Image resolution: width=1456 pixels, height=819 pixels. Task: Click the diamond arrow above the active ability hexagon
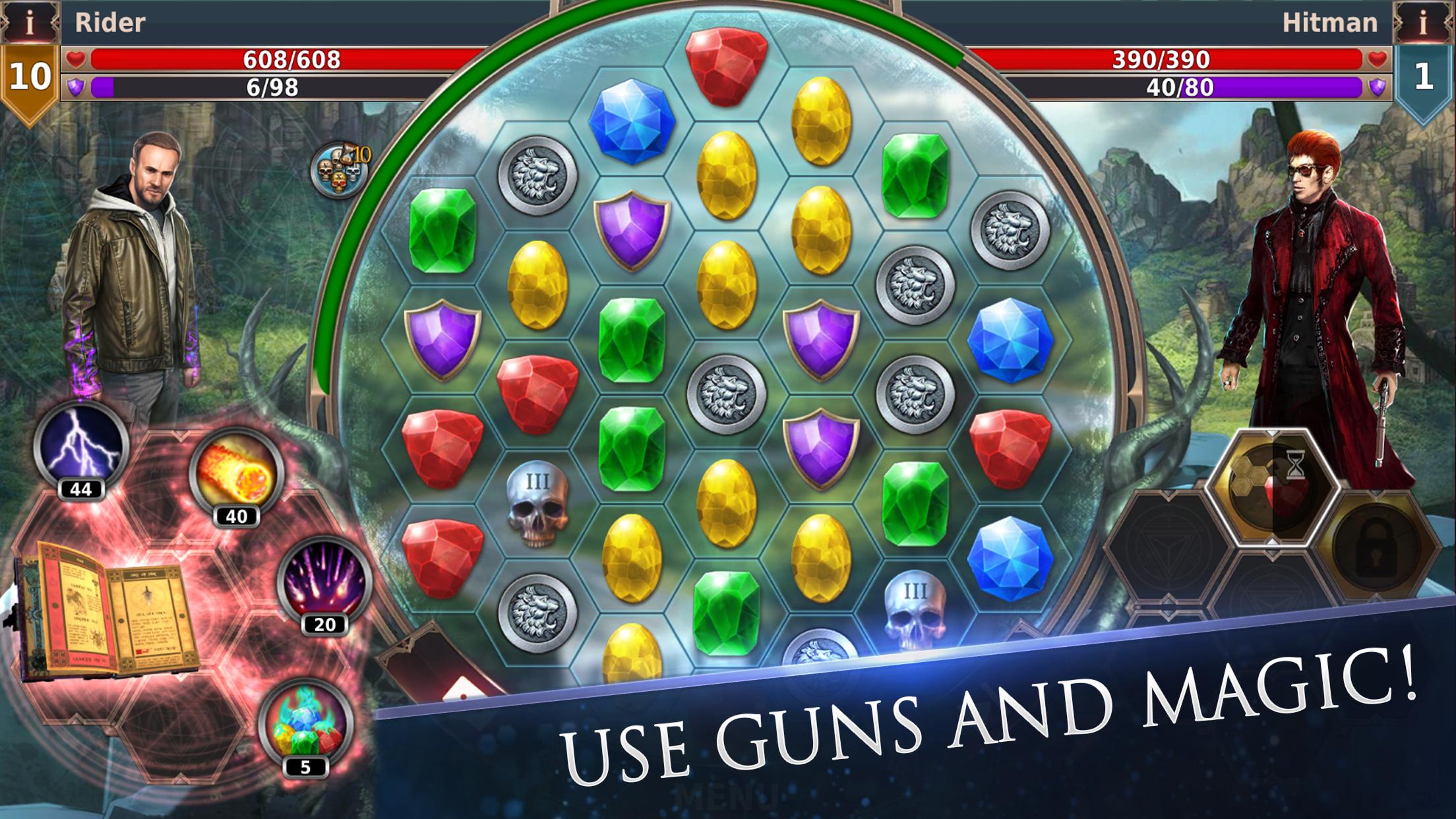1272,433
